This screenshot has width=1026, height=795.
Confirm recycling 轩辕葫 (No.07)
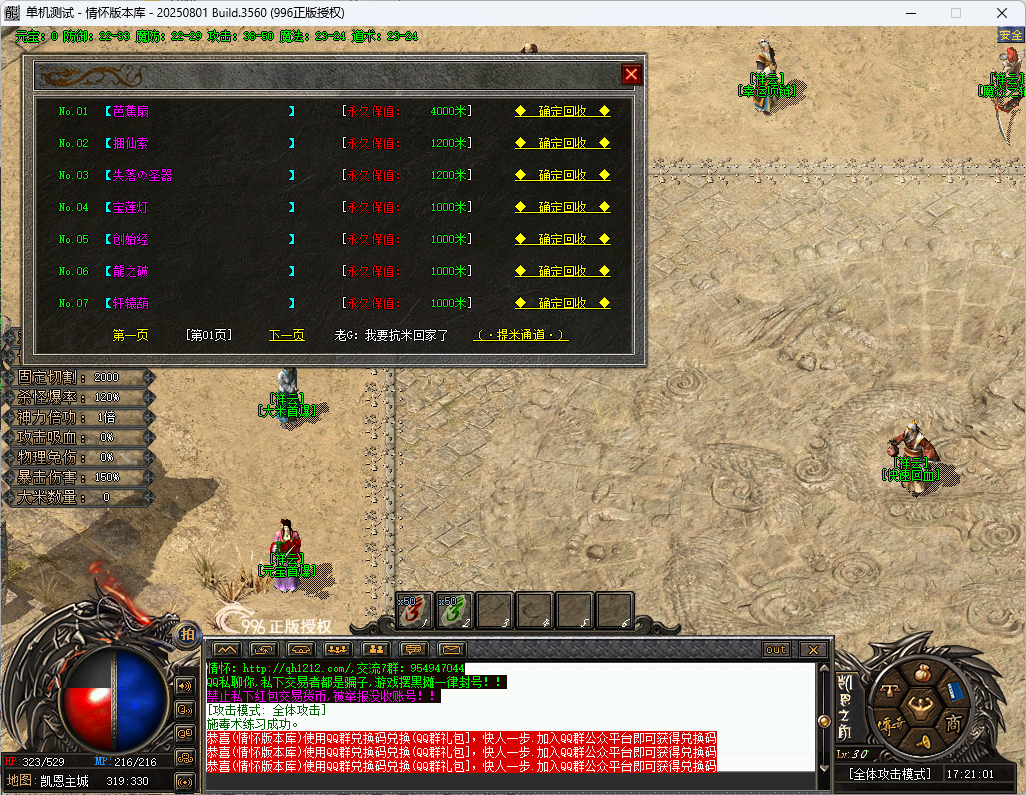coord(562,303)
